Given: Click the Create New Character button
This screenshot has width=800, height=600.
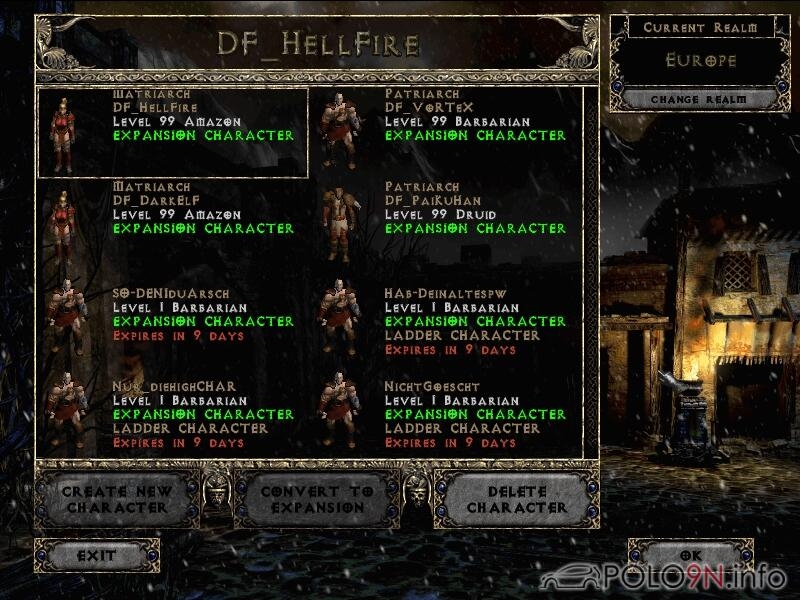Looking at the screenshot, I should click(x=117, y=500).
